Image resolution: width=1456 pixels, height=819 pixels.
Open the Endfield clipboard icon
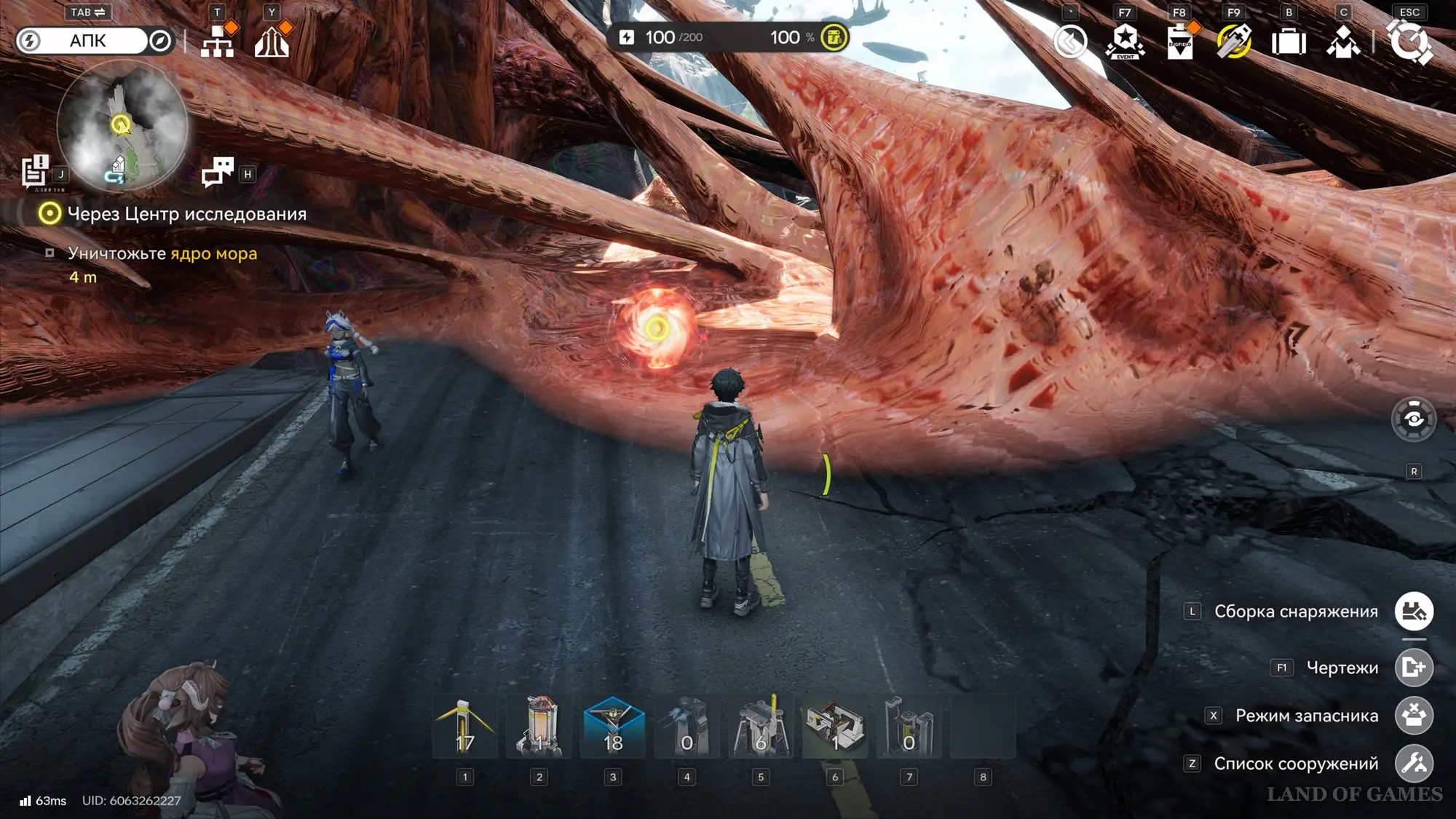point(1179,41)
